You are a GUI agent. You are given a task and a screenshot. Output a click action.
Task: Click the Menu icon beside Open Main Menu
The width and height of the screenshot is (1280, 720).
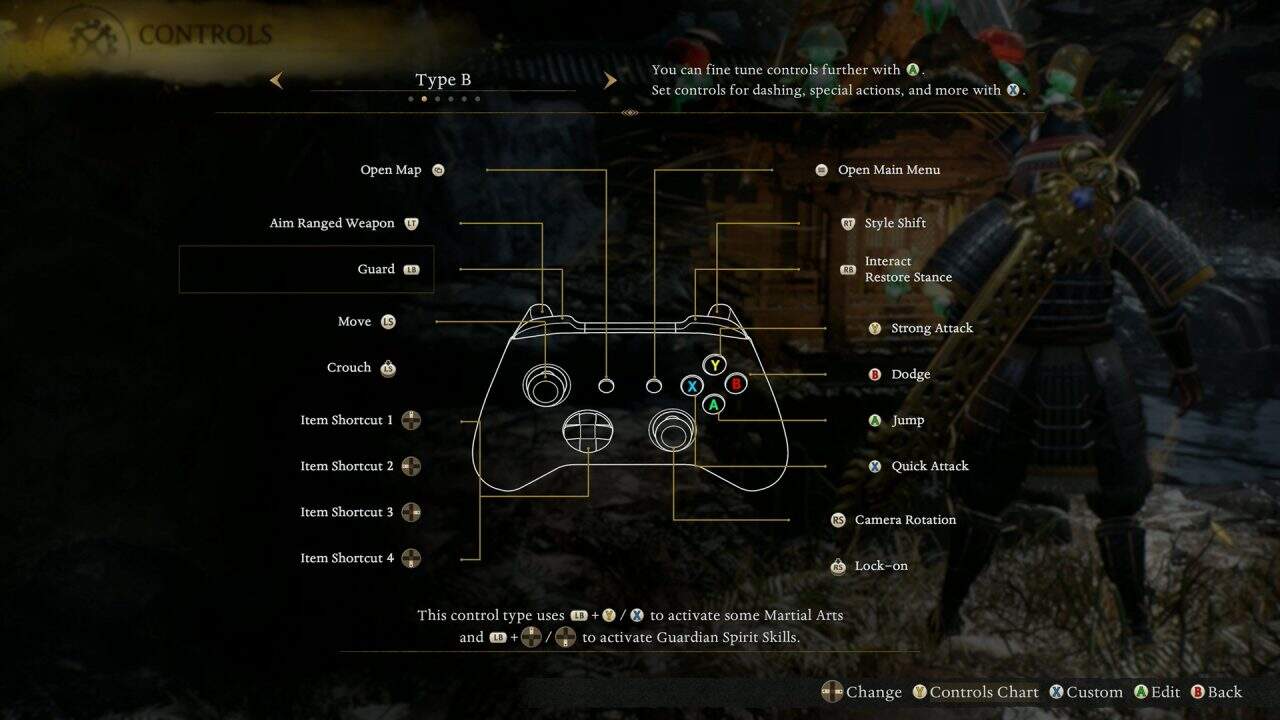point(821,170)
